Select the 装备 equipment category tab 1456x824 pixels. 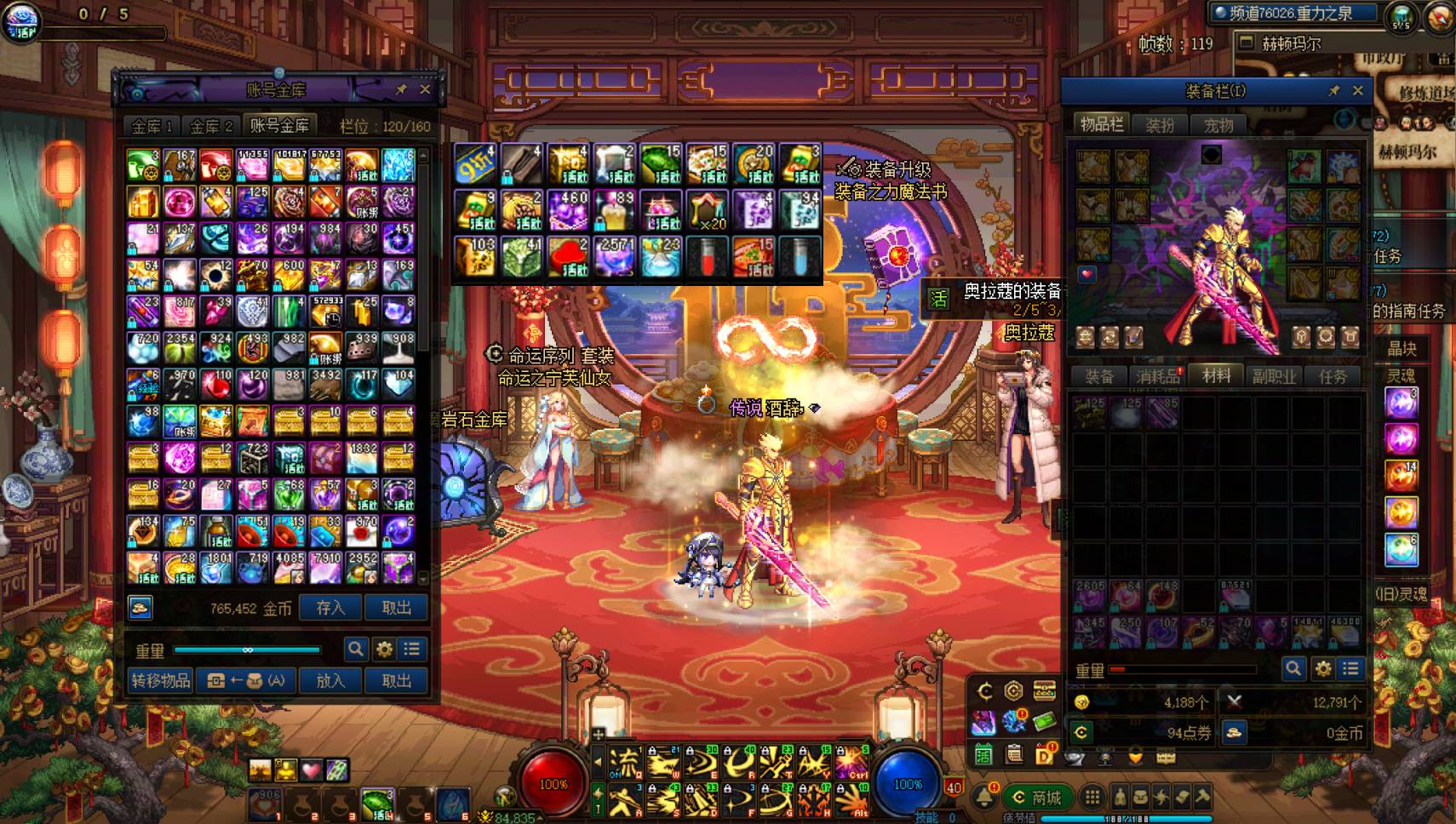1098,376
